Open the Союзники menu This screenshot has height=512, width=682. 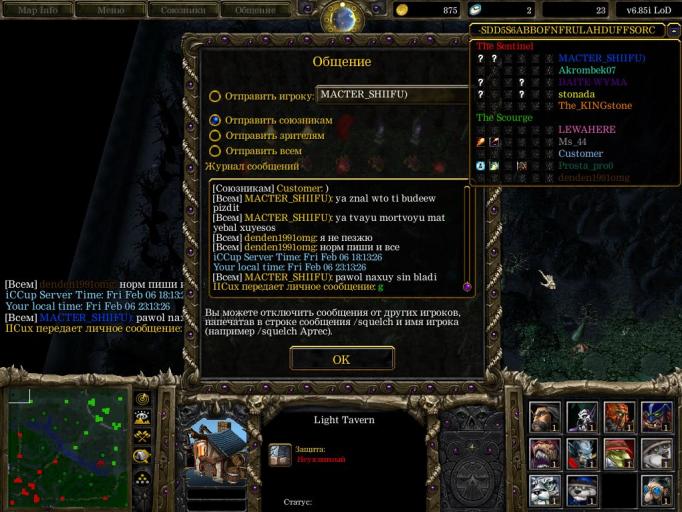pos(181,10)
